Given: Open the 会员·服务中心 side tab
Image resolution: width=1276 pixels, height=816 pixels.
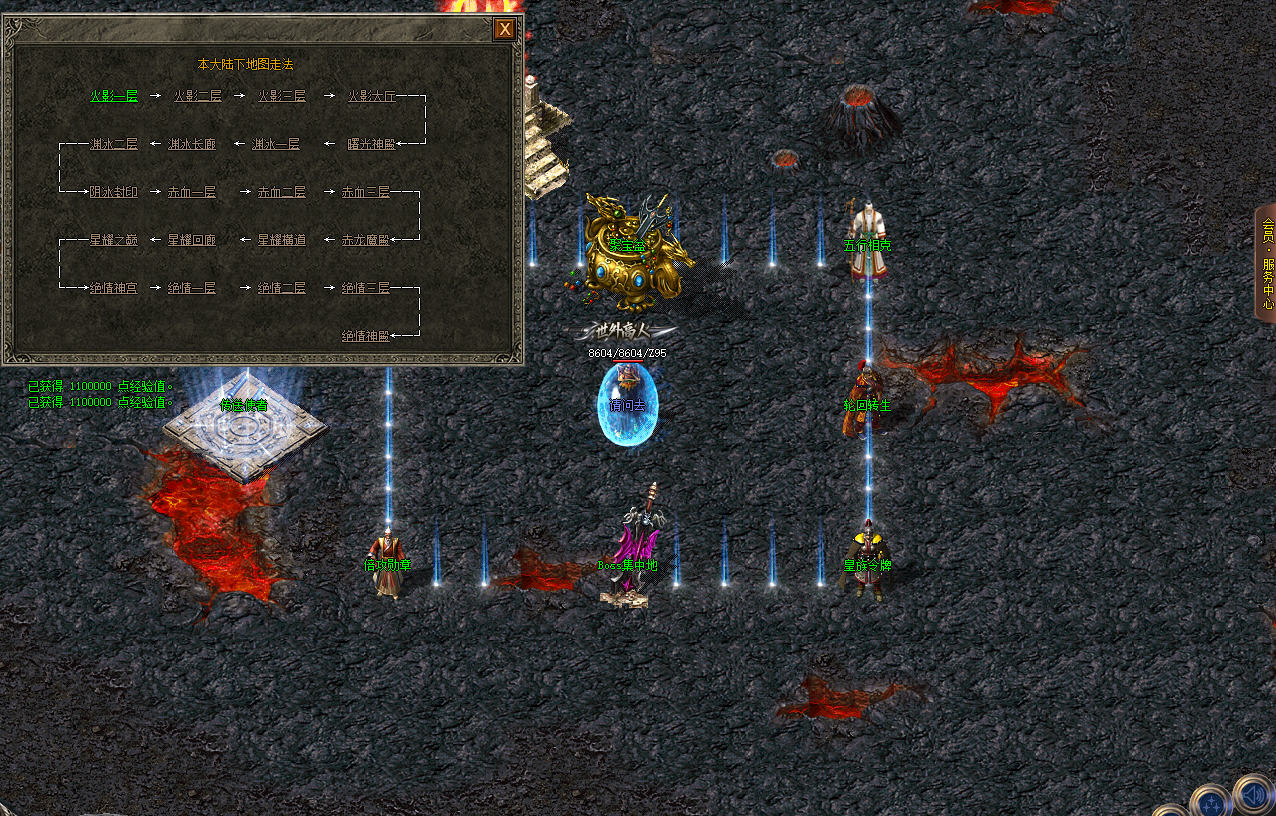Looking at the screenshot, I should (1266, 263).
